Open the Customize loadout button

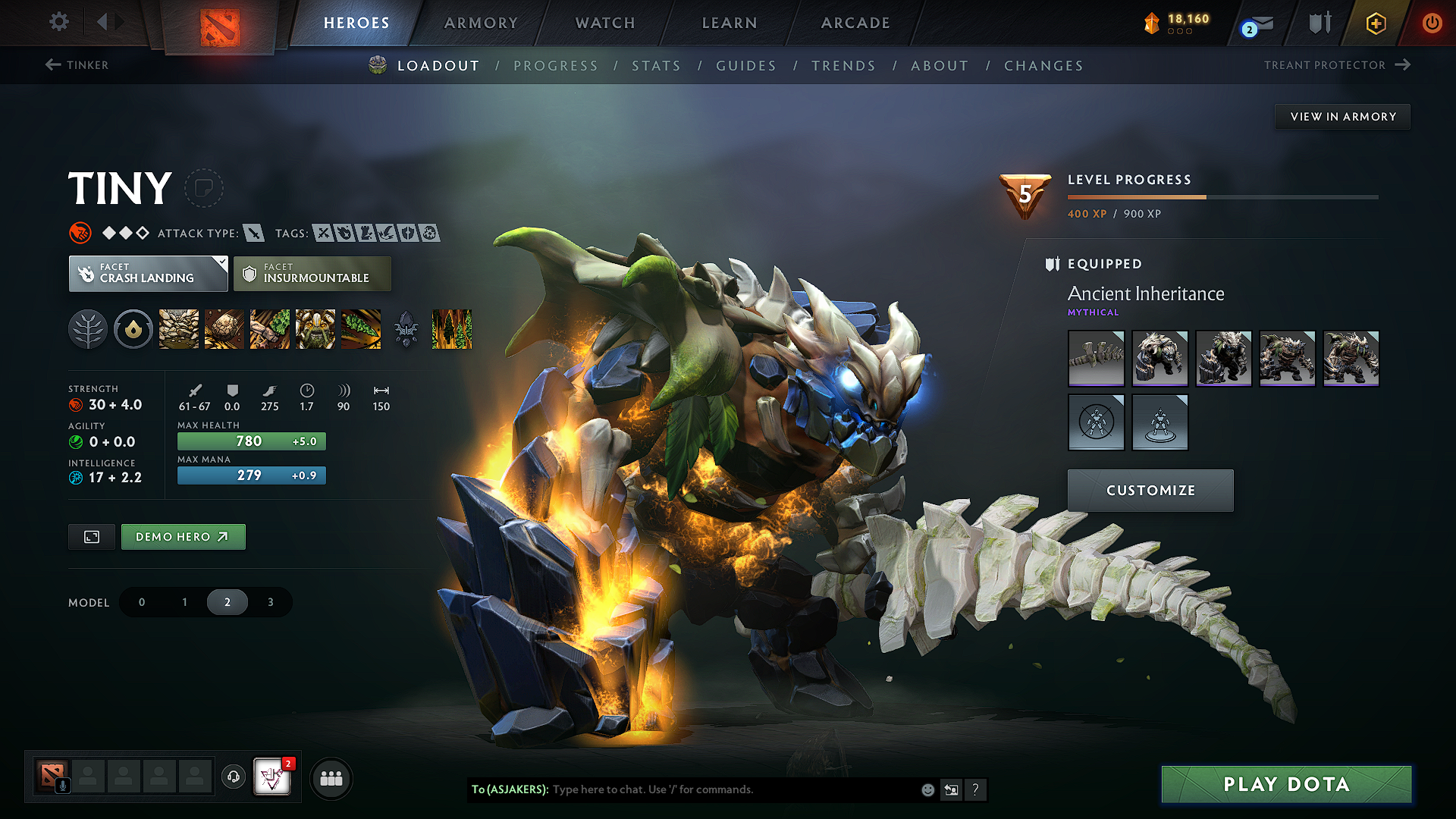pyautogui.click(x=1150, y=491)
